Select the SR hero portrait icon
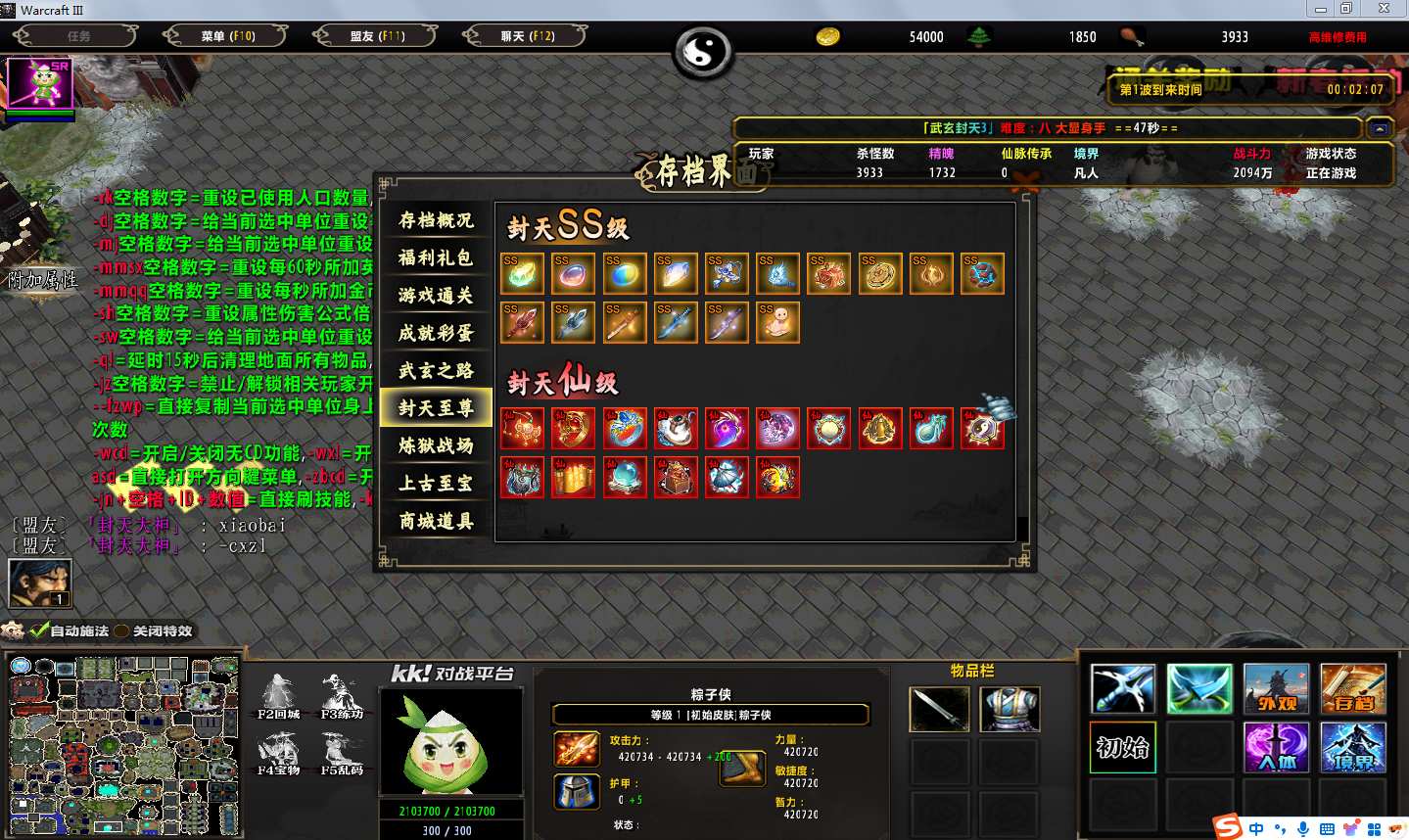Image resolution: width=1409 pixels, height=840 pixels. pyautogui.click(x=40, y=84)
